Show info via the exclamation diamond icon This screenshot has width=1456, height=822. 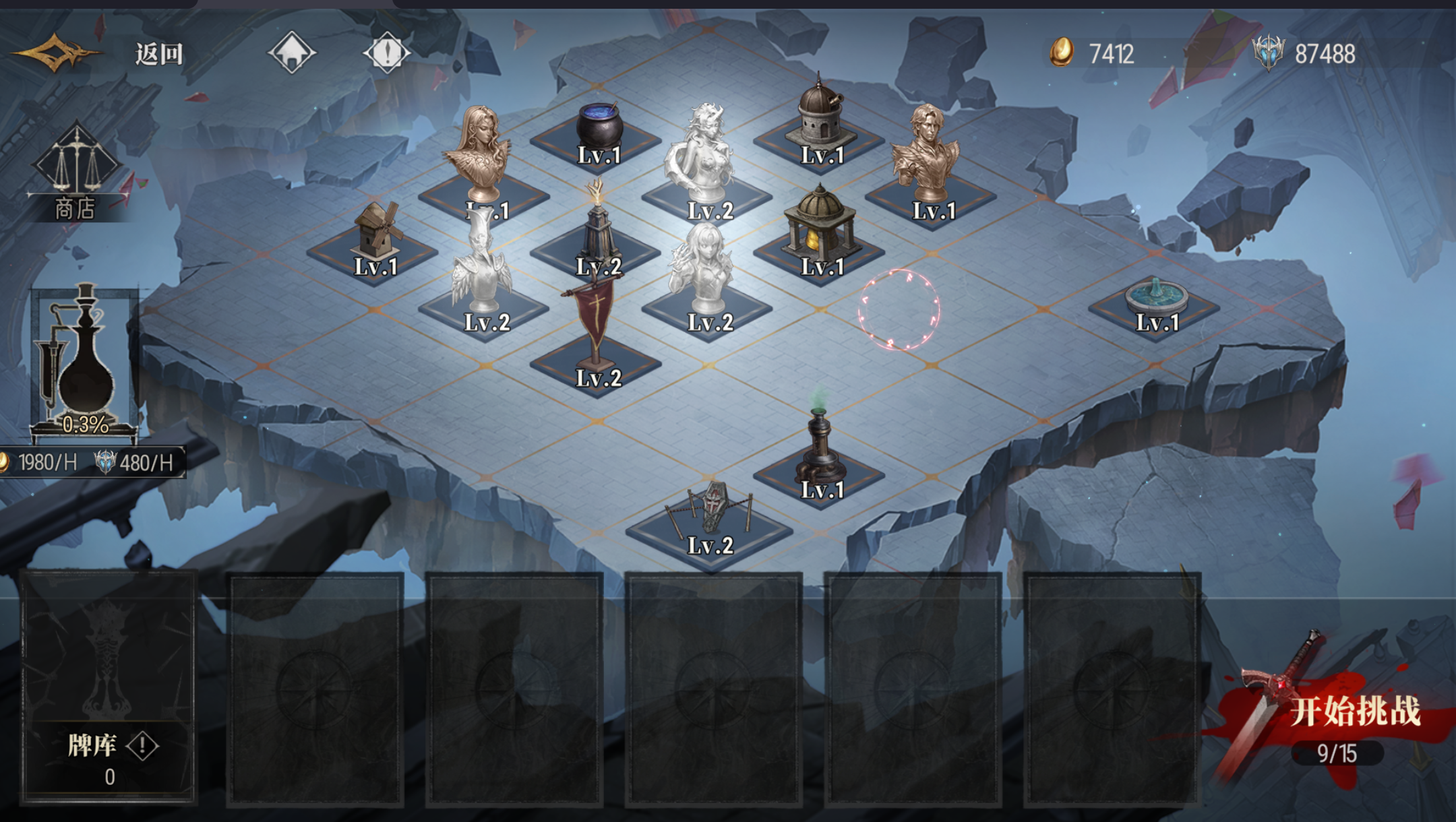[386, 53]
